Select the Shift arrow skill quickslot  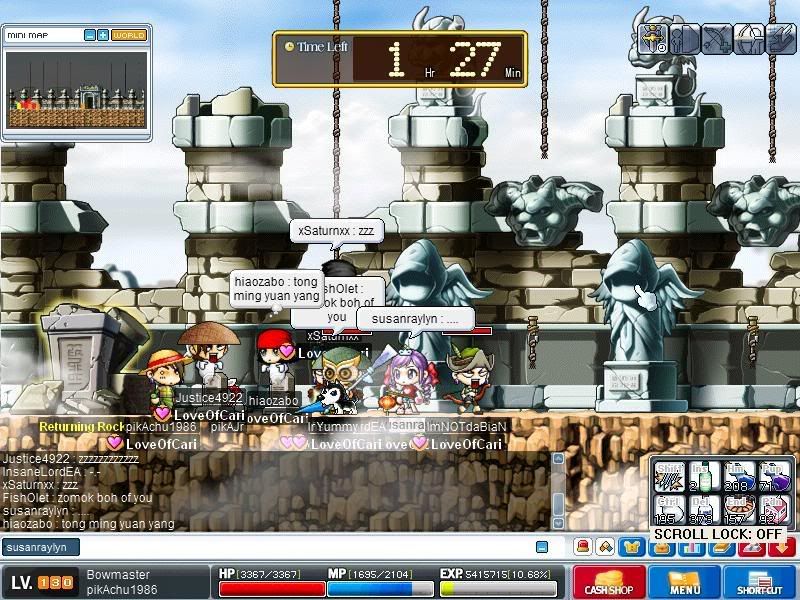pos(669,476)
